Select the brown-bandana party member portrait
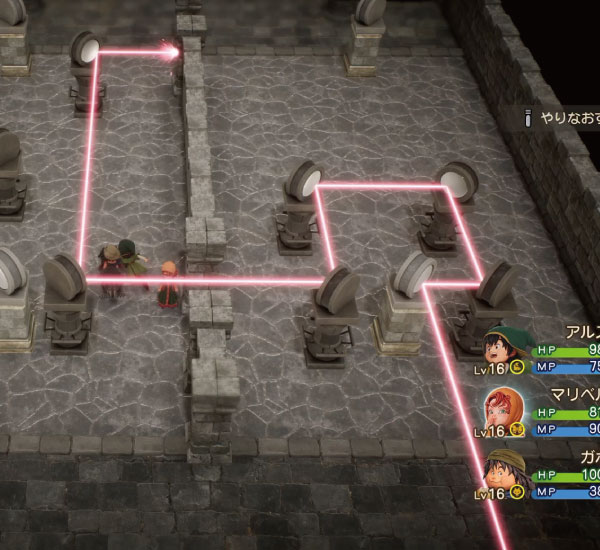Viewport: 600px width, 550px height. click(x=503, y=472)
